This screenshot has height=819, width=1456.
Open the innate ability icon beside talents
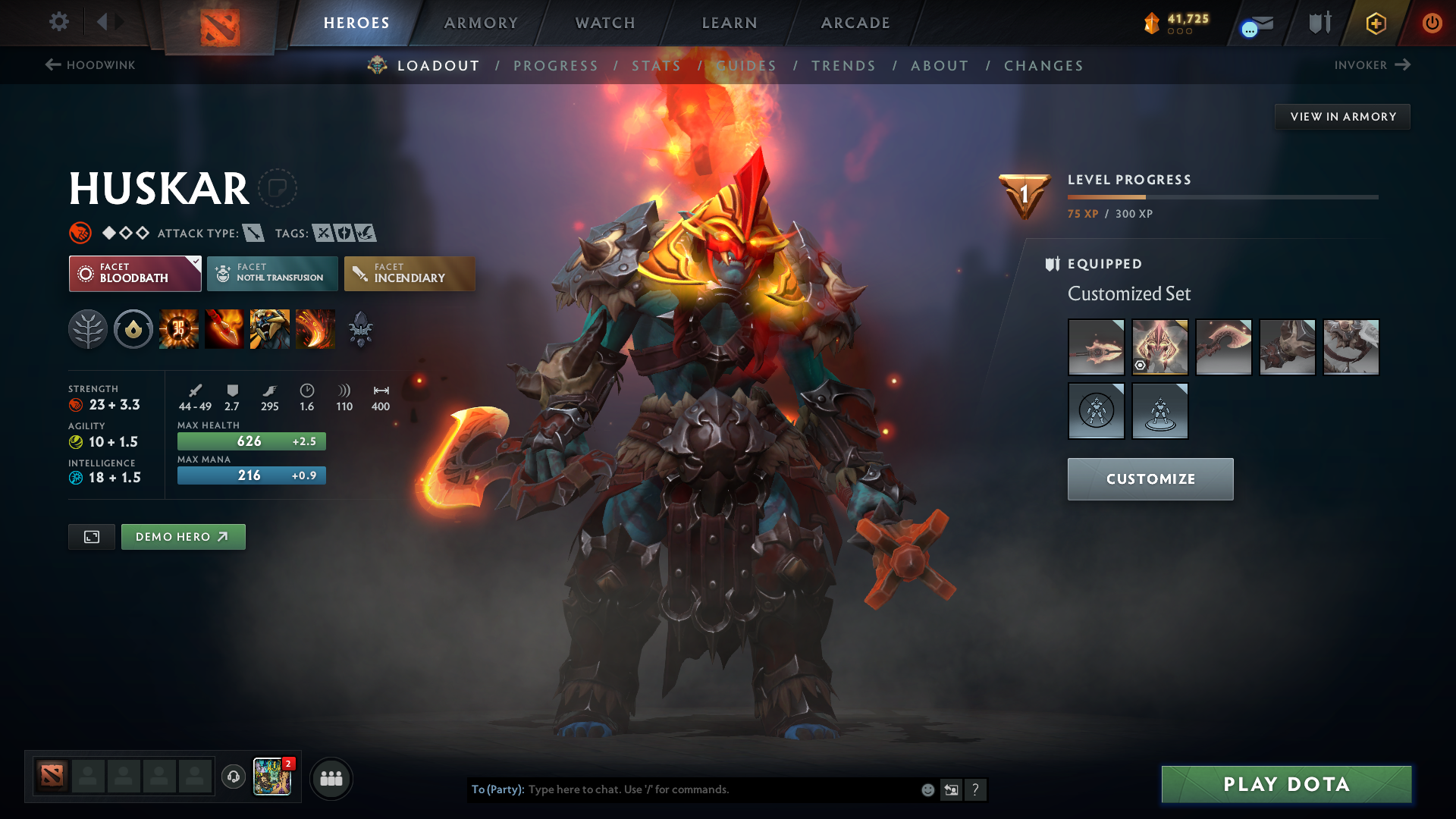(x=133, y=328)
